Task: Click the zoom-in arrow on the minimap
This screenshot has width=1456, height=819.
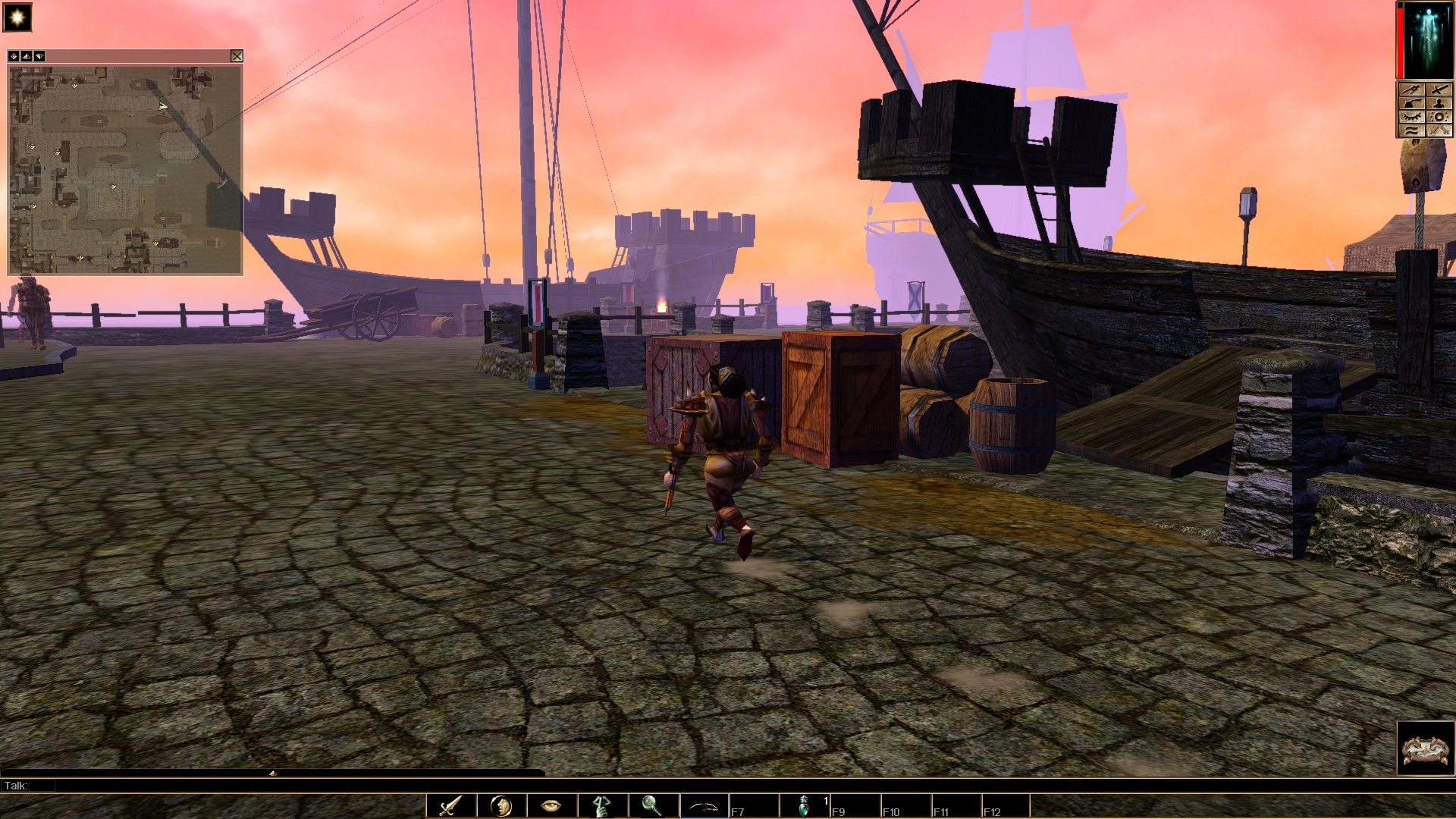Action: (26, 56)
